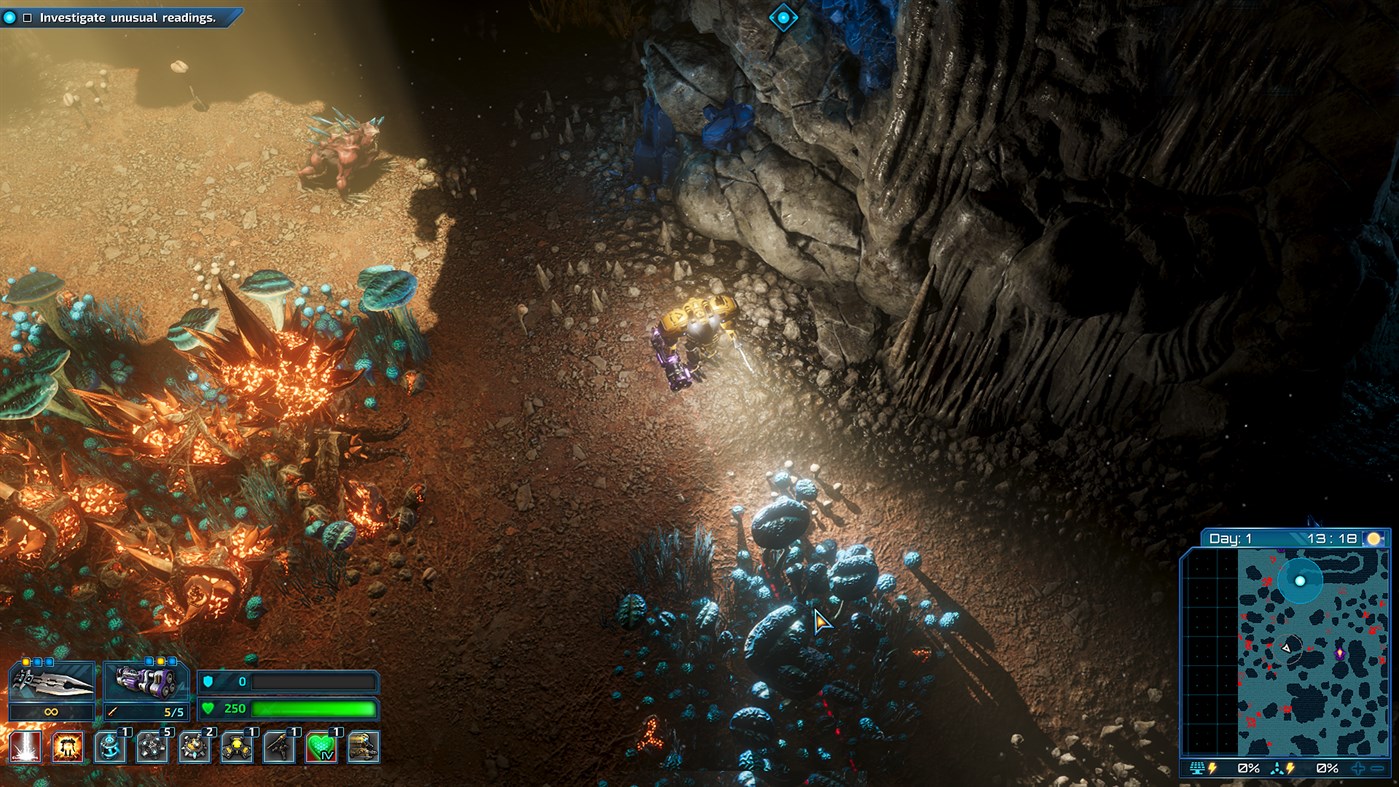The height and width of the screenshot is (787, 1399).
Task: Click the shield indicator icon
Action: coord(207,680)
